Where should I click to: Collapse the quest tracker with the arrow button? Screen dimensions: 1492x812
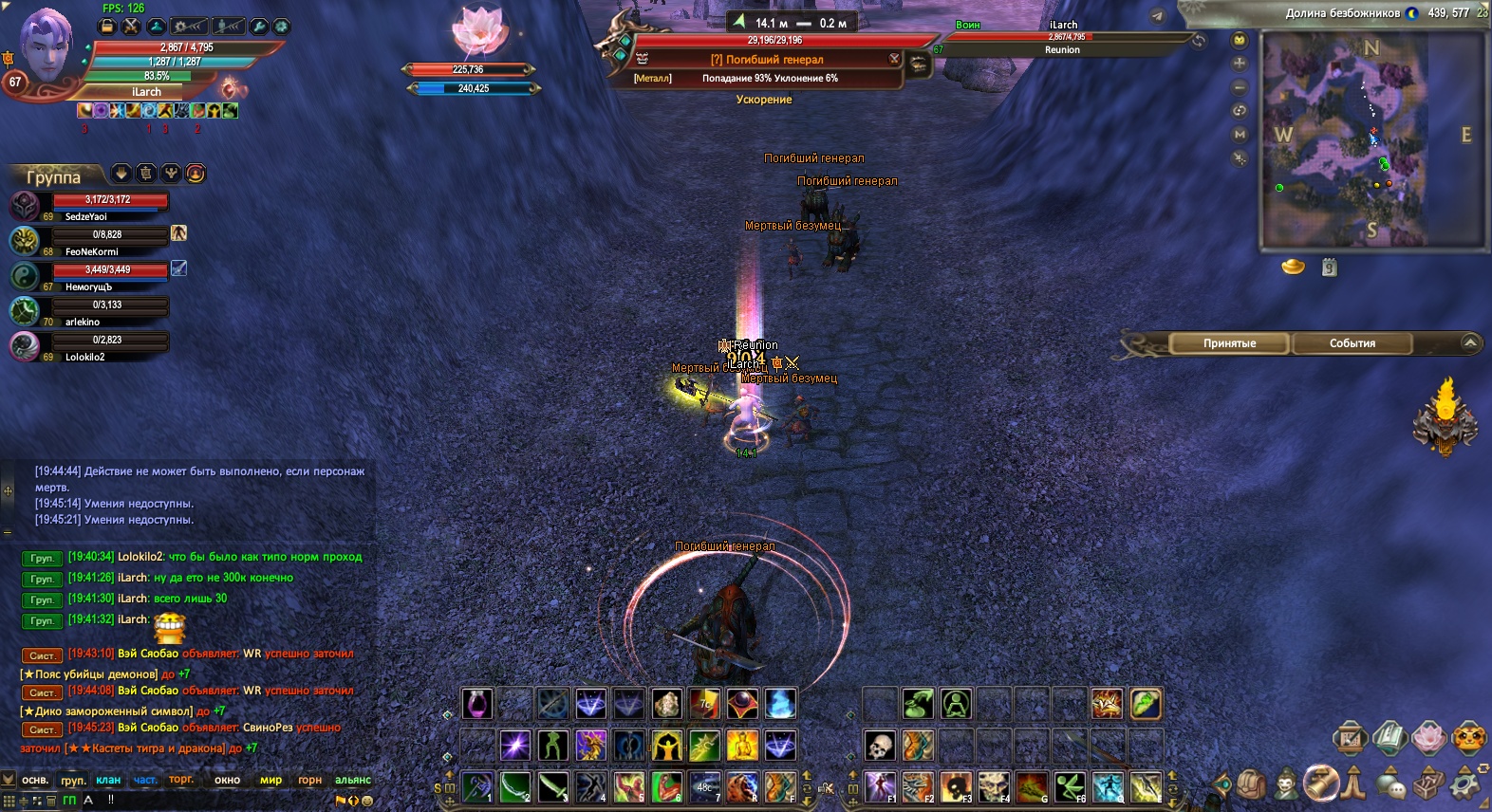click(1470, 342)
